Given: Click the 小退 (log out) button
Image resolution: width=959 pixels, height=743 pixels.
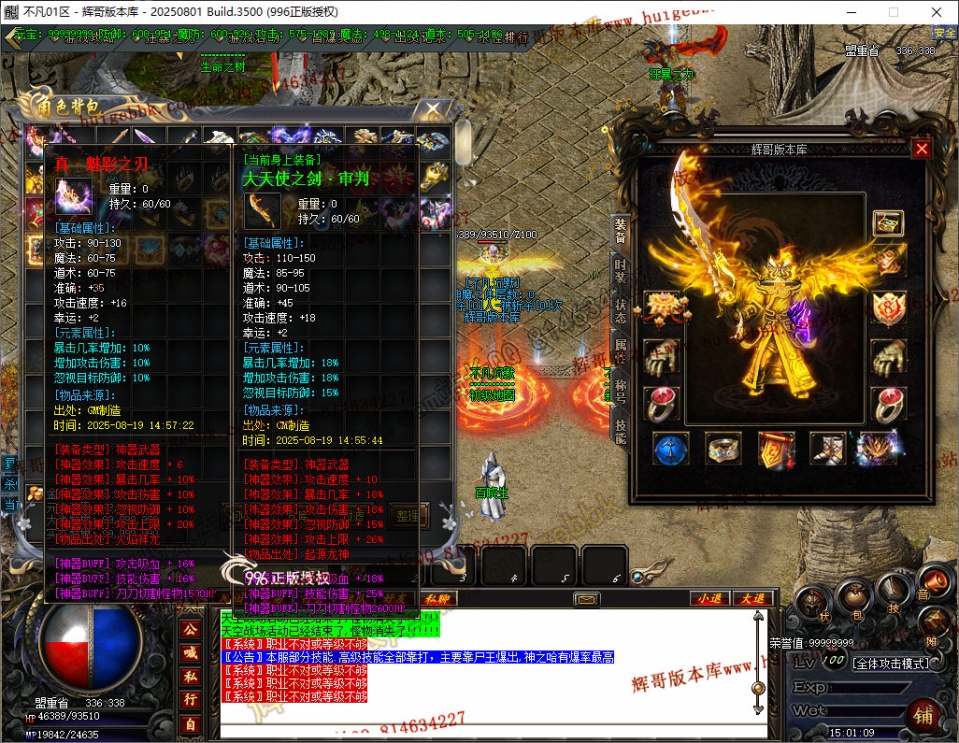Looking at the screenshot, I should (x=709, y=598).
